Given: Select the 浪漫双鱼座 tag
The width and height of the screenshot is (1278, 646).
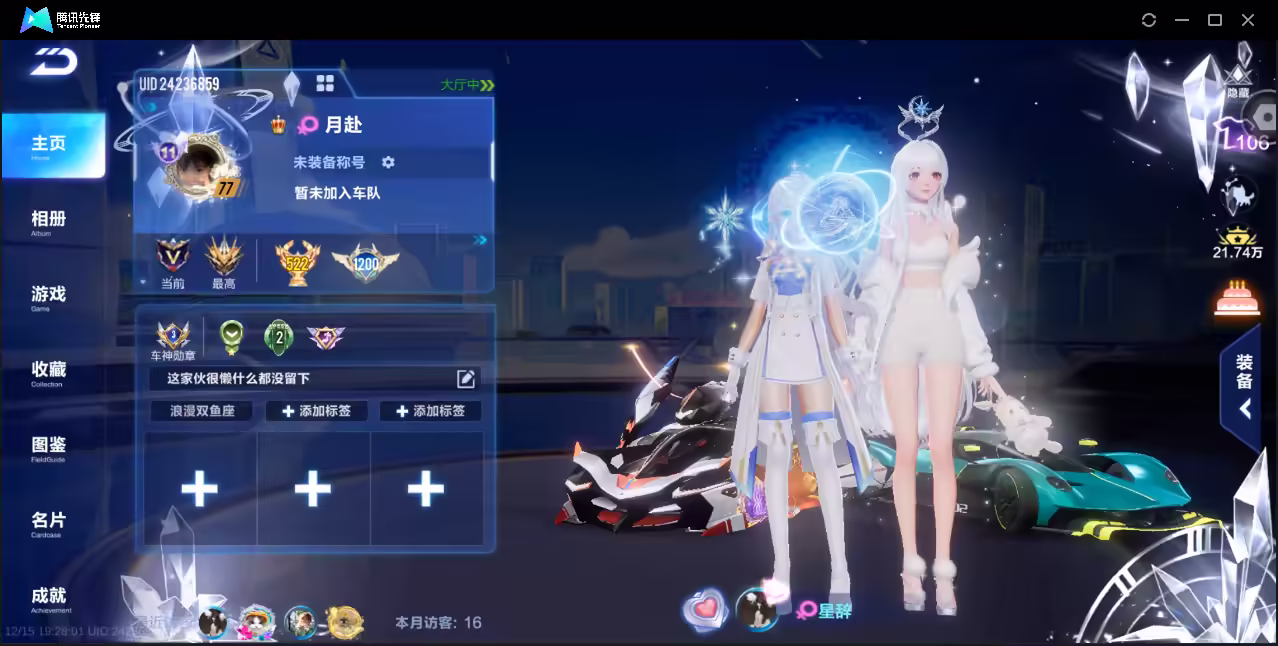Looking at the screenshot, I should 203,411.
